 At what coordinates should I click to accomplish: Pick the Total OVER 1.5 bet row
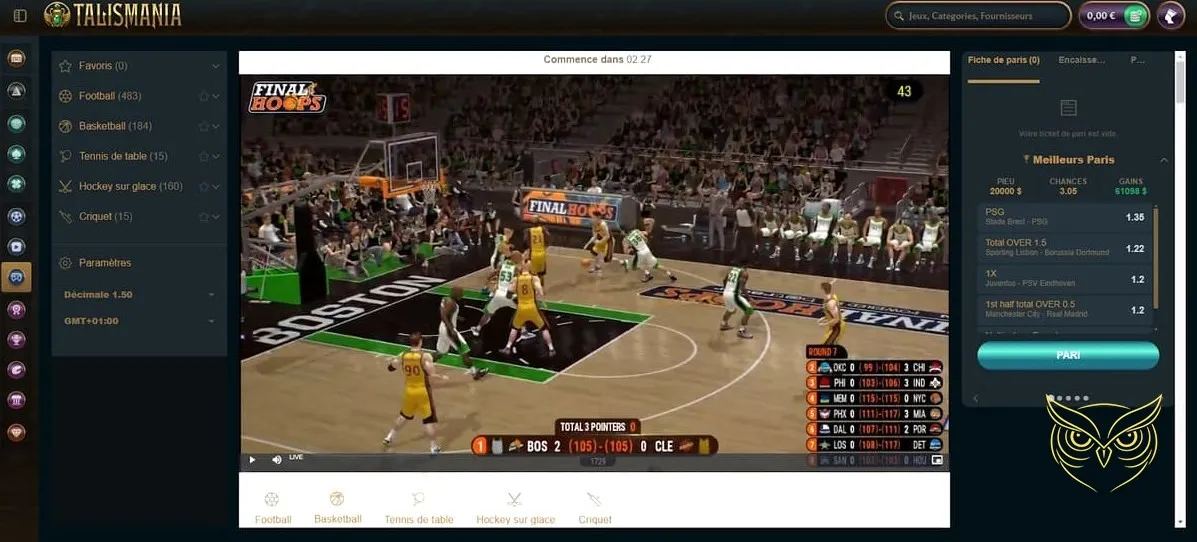pos(1064,248)
